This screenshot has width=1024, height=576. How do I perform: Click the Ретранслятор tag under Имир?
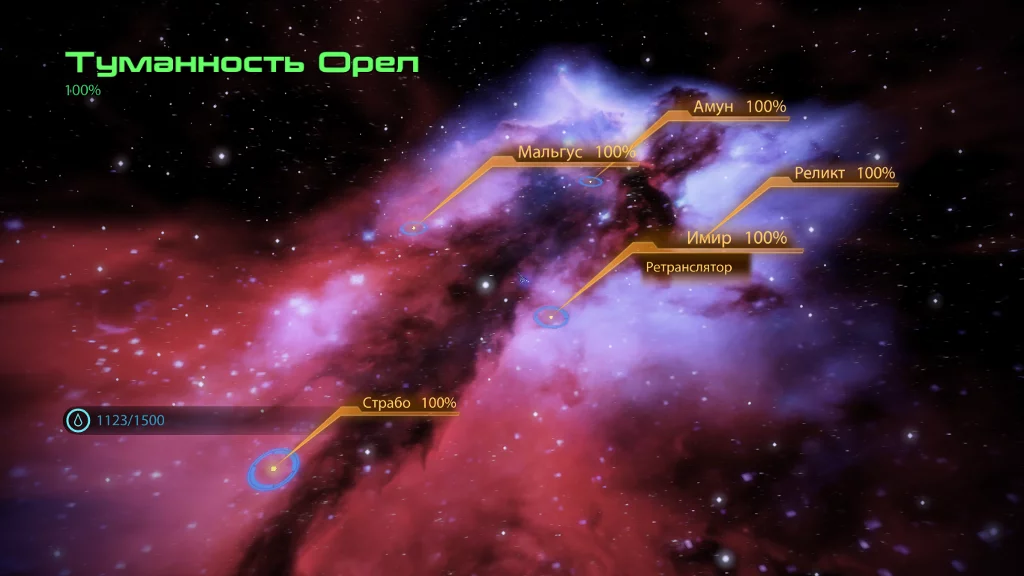tap(689, 267)
